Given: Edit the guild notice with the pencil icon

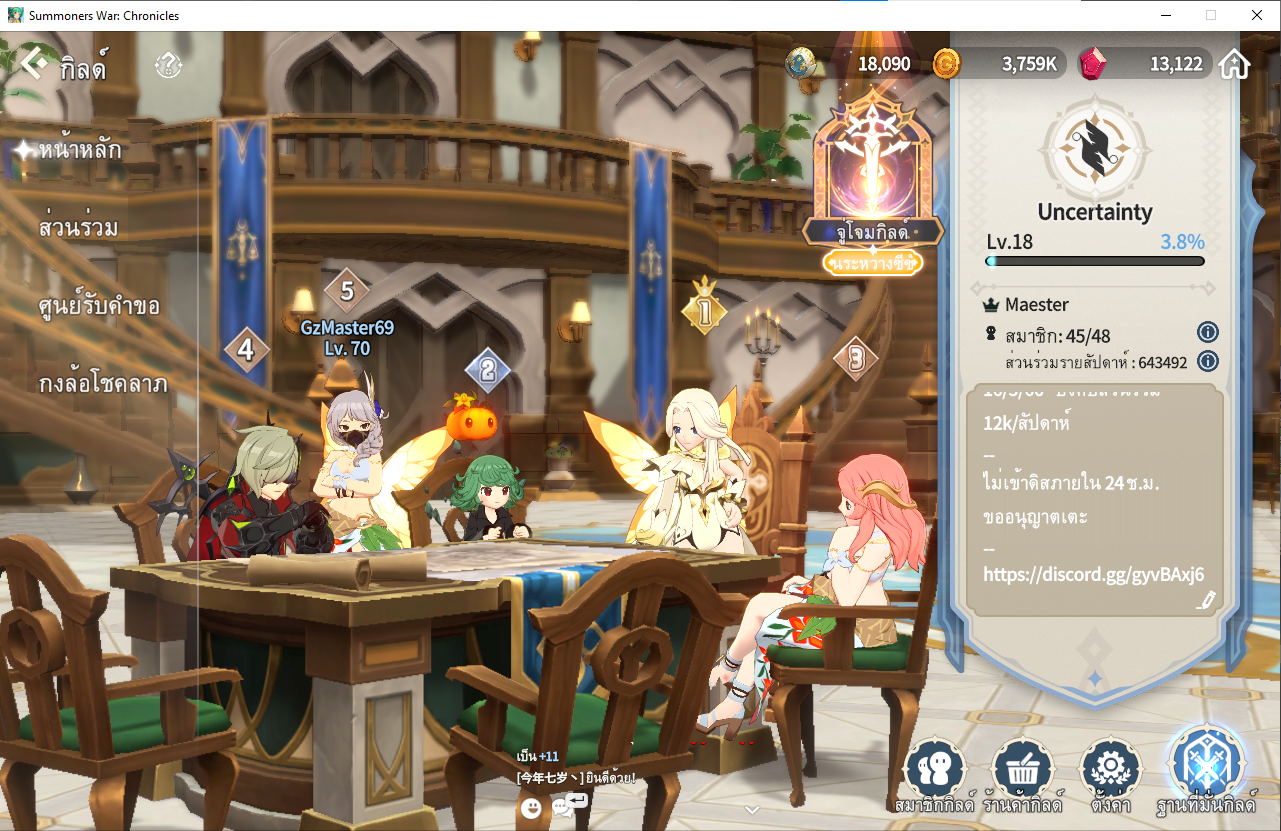Looking at the screenshot, I should tap(1207, 600).
